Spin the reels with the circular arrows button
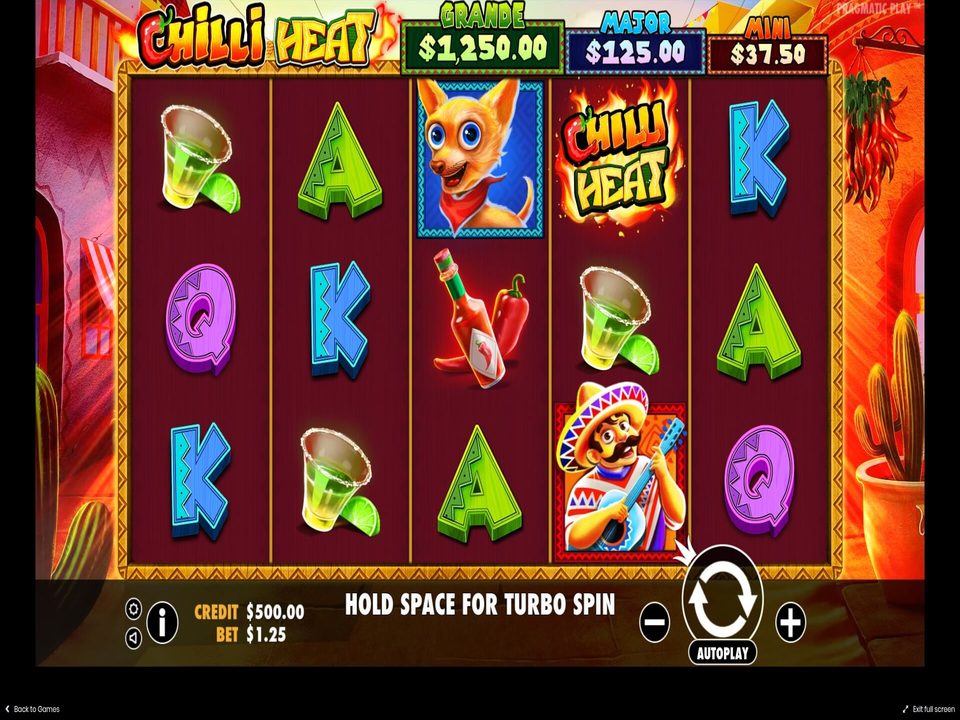This screenshot has width=960, height=720. 722,600
